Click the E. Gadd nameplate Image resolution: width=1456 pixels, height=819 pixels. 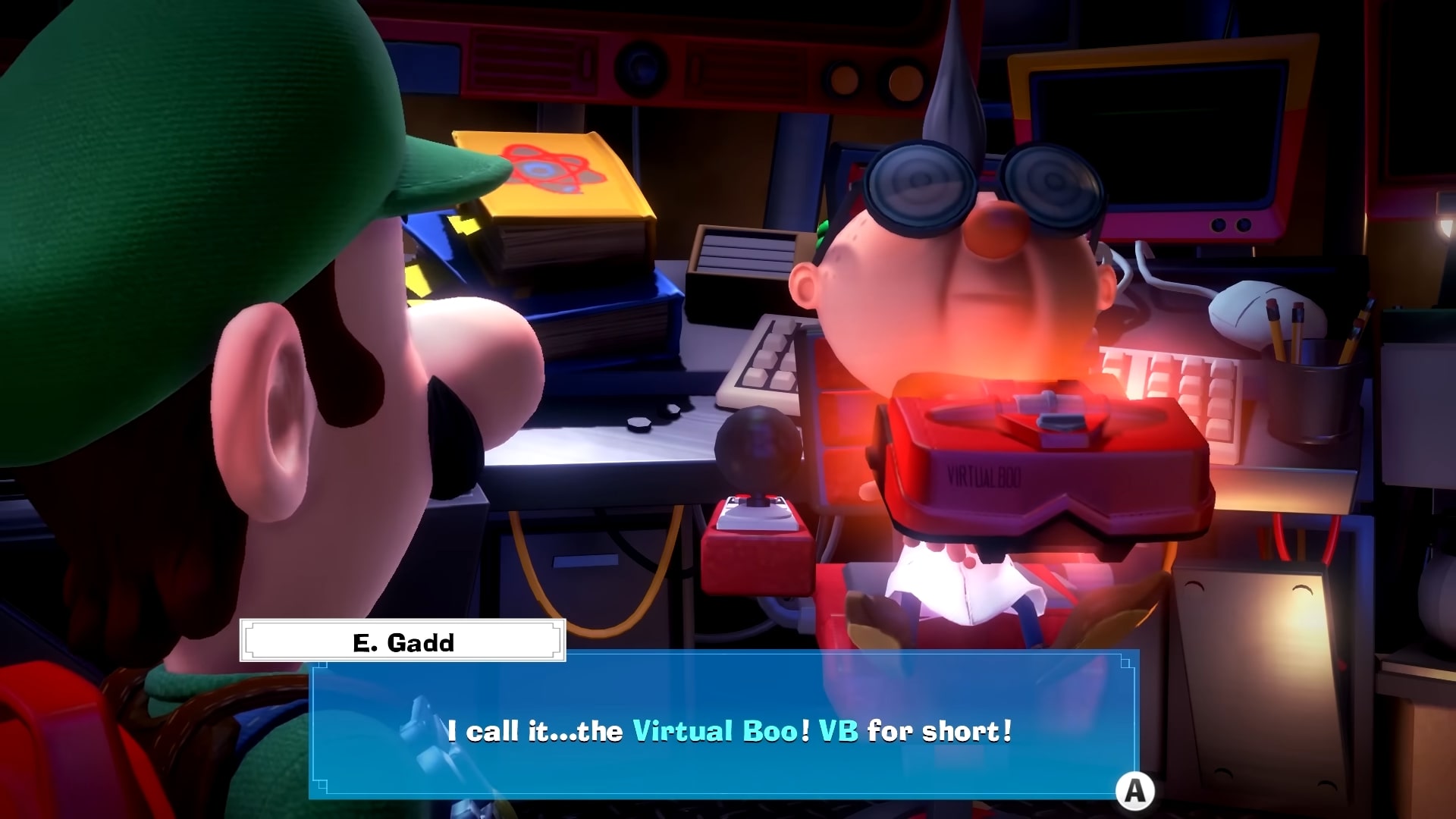tap(402, 641)
